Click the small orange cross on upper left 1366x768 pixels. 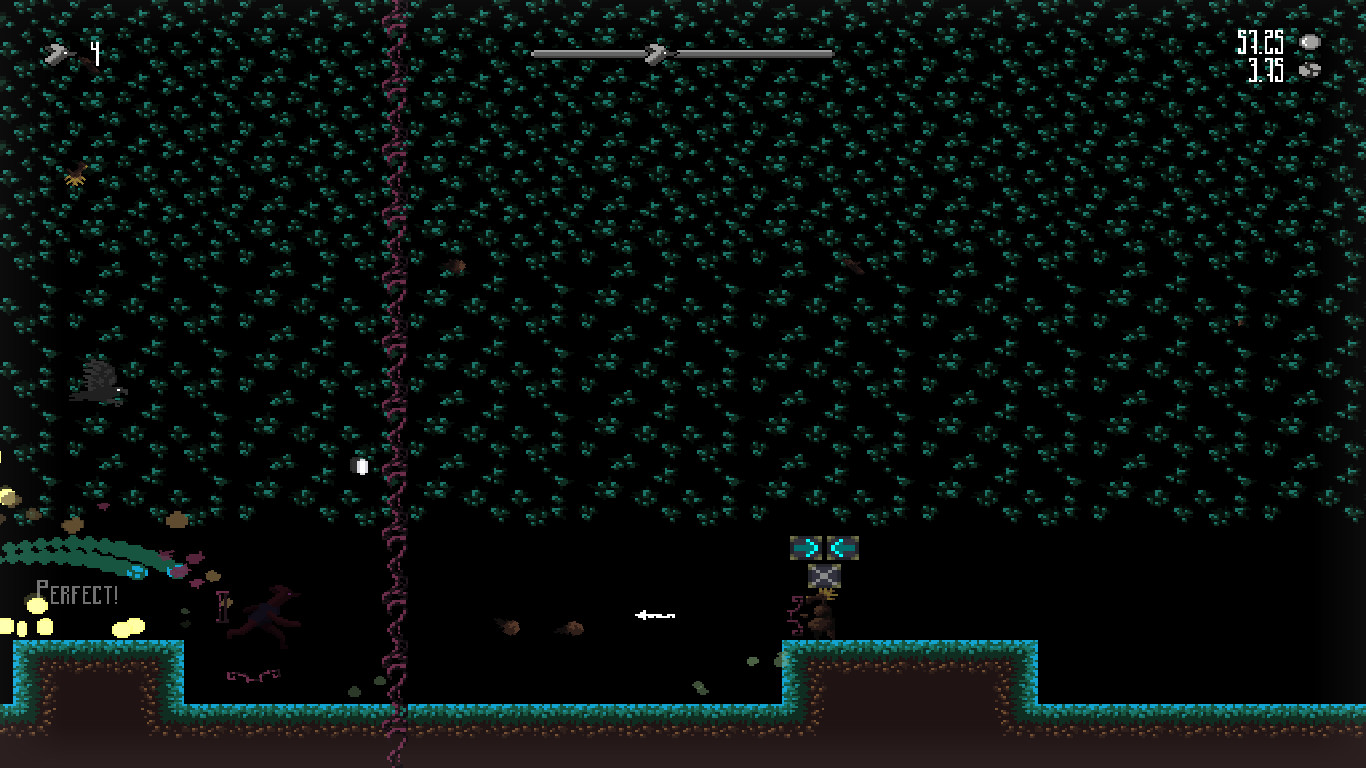click(77, 176)
